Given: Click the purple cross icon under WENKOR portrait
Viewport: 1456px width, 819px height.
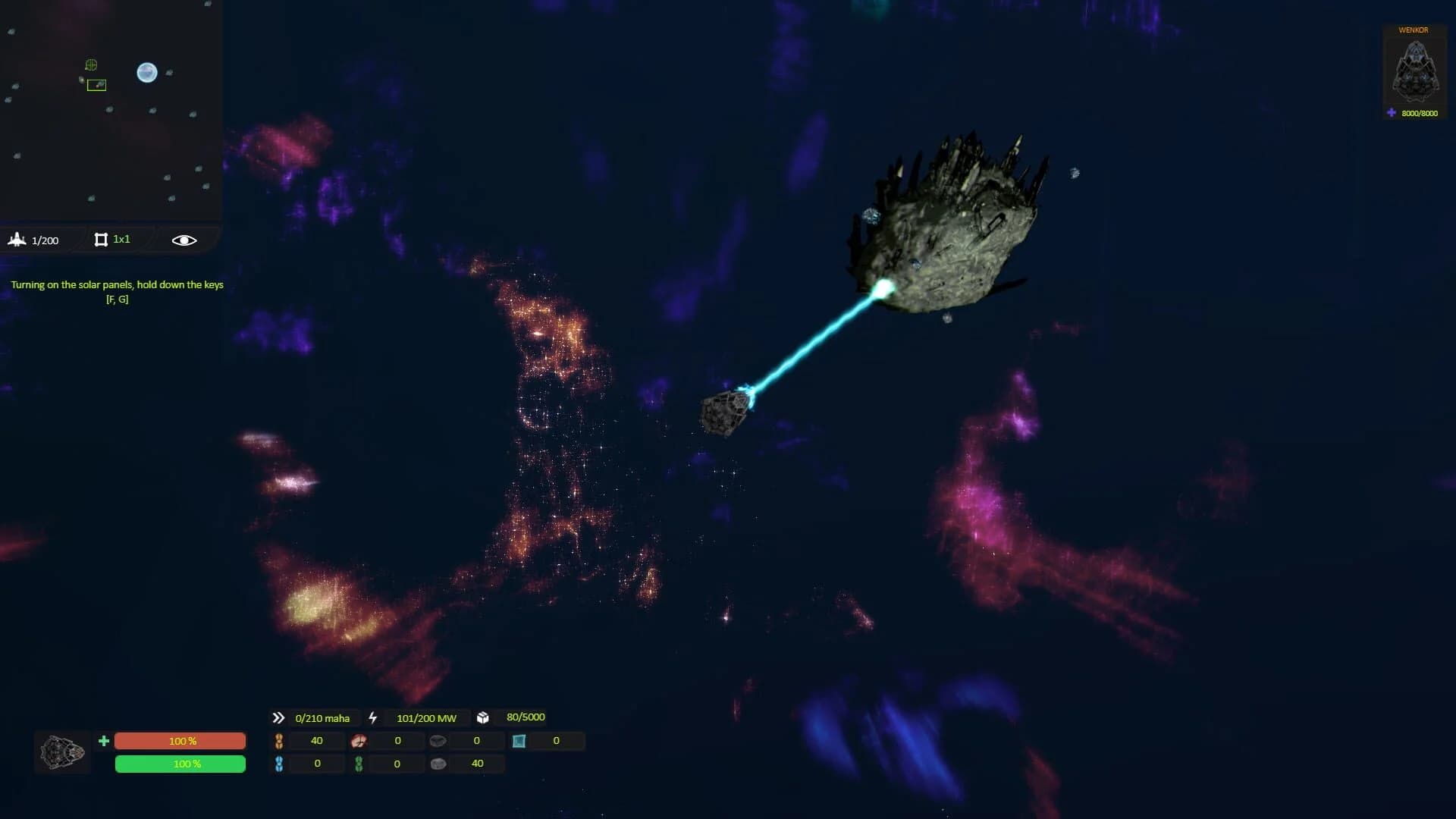Looking at the screenshot, I should click(1390, 112).
